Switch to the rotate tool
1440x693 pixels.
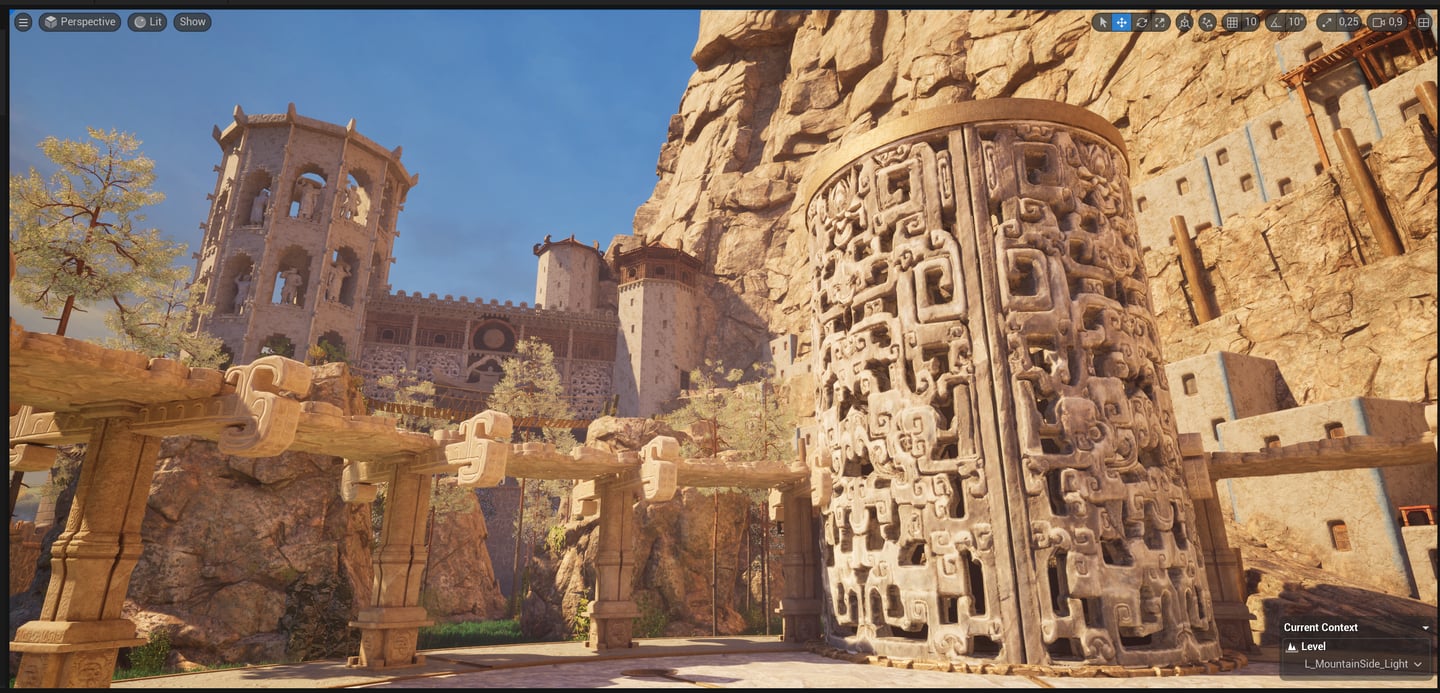click(x=1141, y=22)
